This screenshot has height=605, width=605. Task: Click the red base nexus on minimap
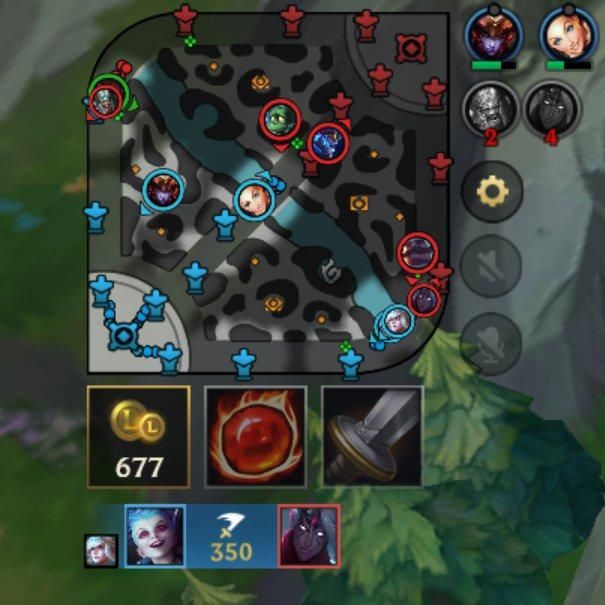(409, 46)
